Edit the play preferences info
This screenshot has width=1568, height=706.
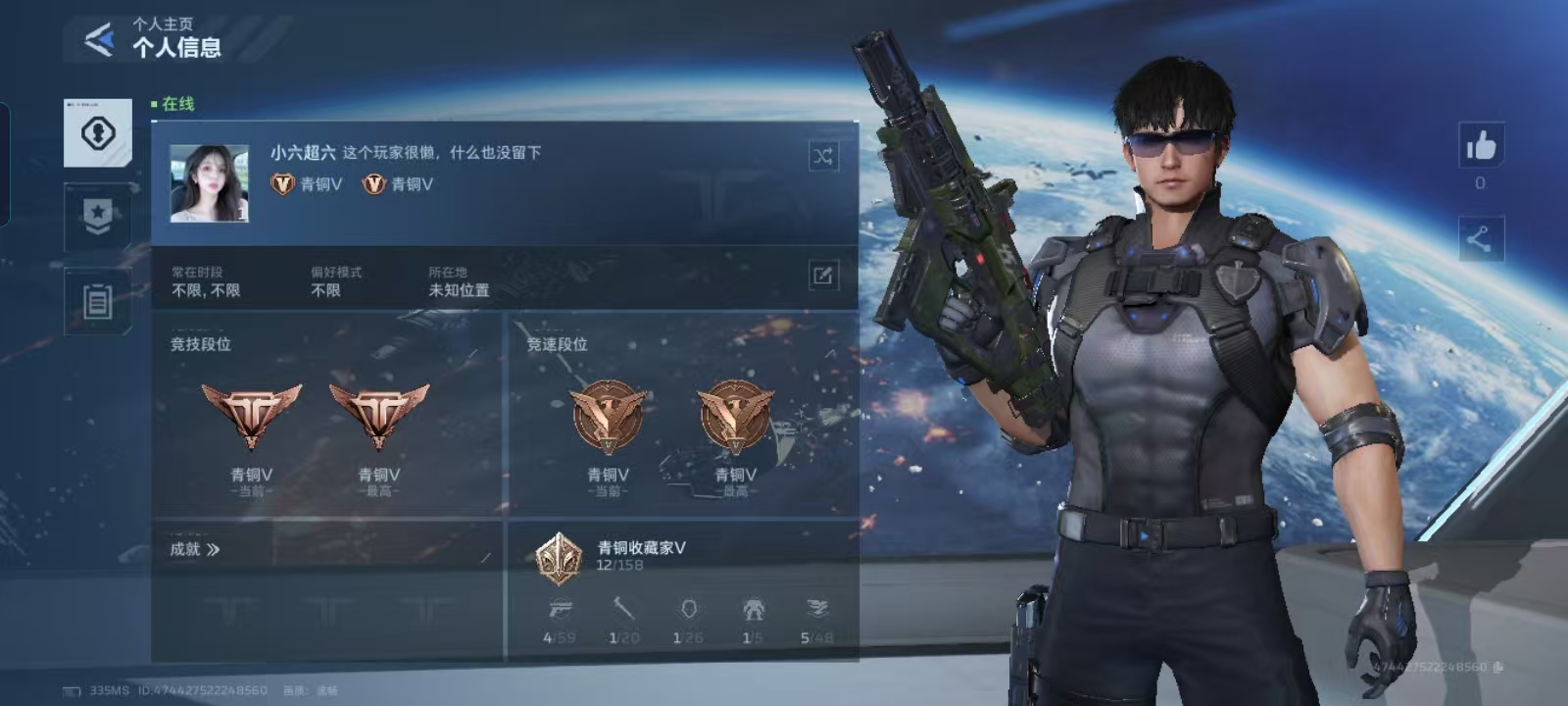(x=822, y=276)
